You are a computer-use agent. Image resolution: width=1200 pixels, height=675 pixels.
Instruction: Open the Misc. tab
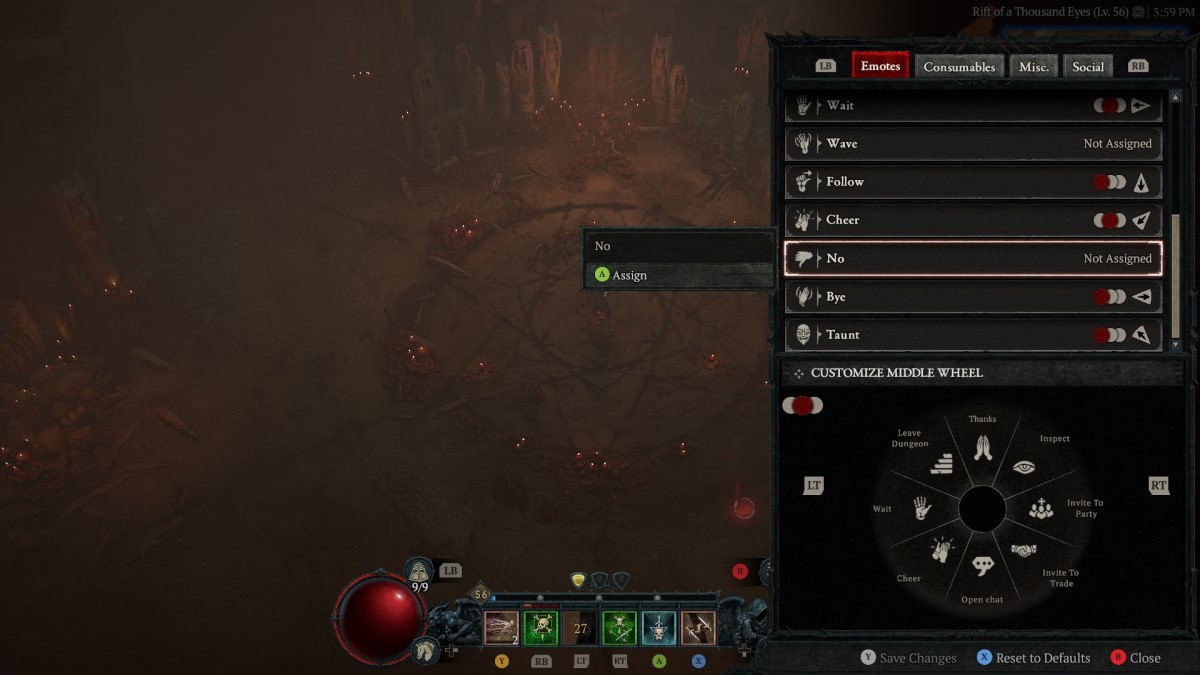(1033, 67)
